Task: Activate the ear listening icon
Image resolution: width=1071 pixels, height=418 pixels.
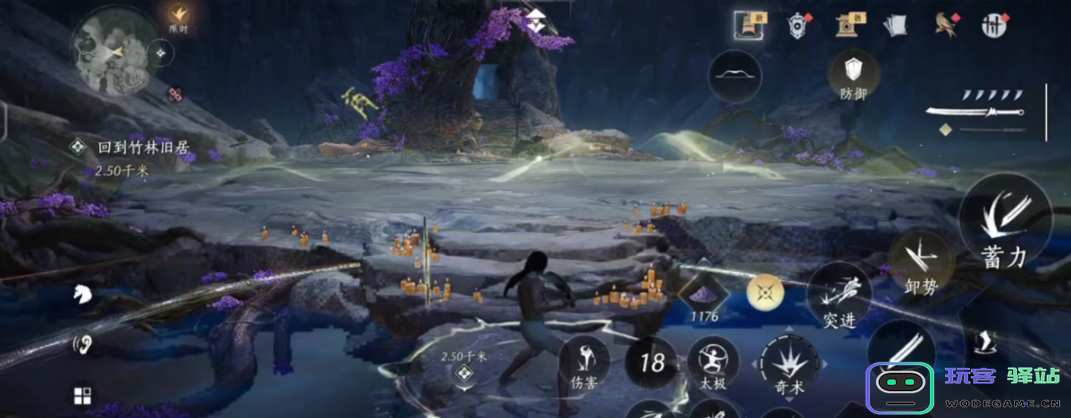Action: pyautogui.click(x=82, y=345)
